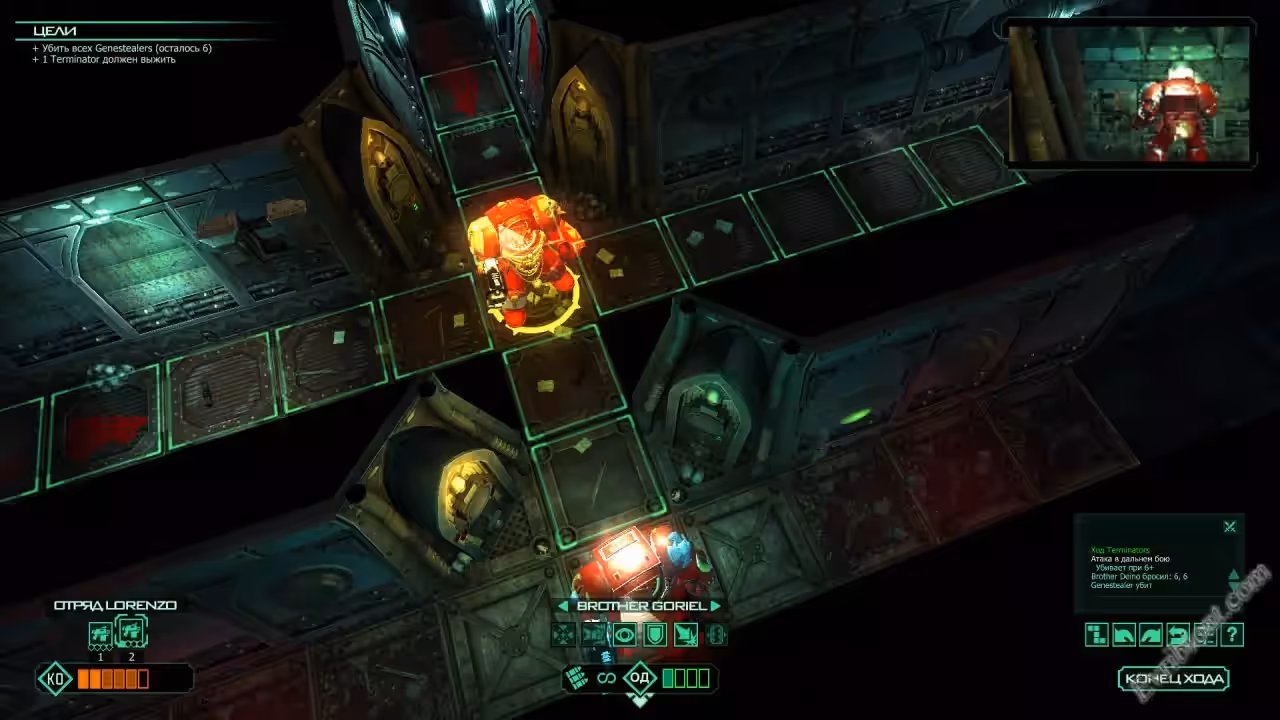Open the map layout block icon
Viewport: 1280px width, 720px height.
click(1097, 634)
